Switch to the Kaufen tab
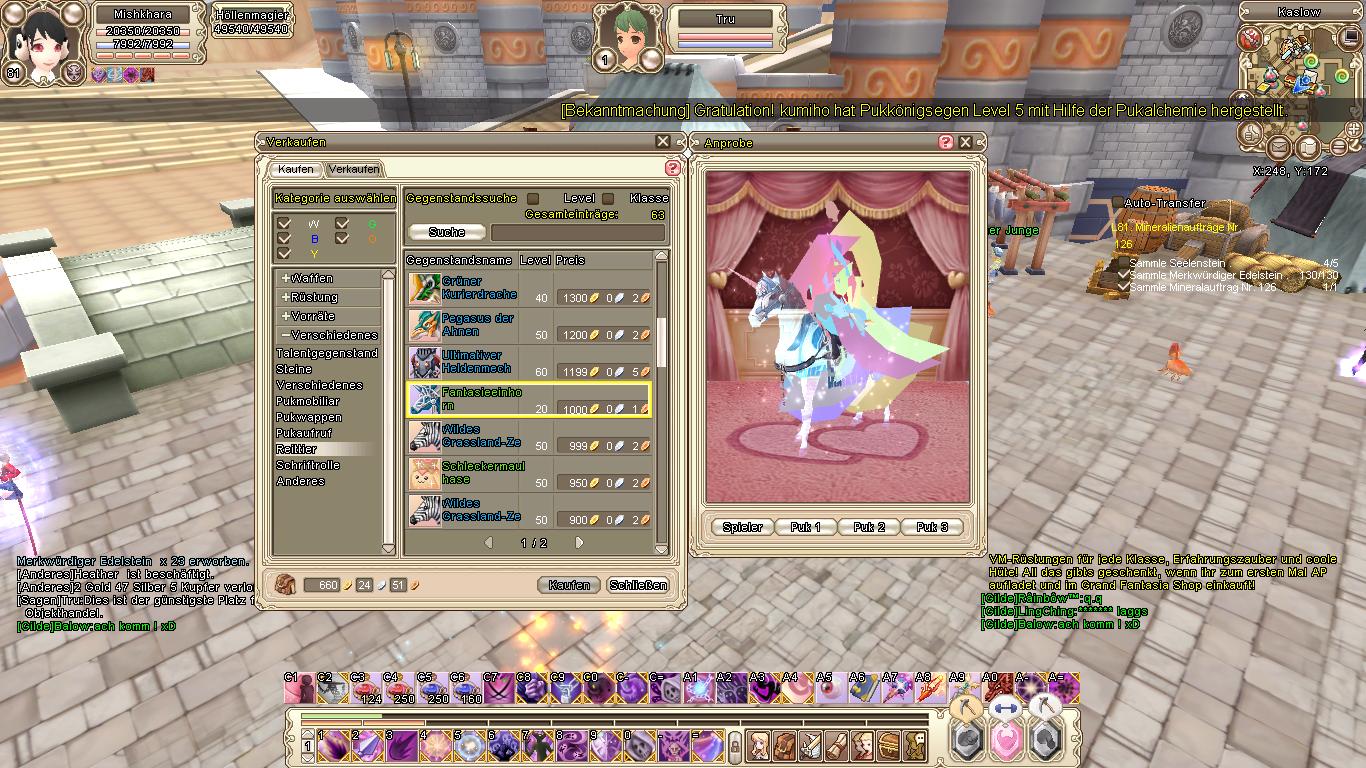This screenshot has height=768, width=1366. point(295,169)
